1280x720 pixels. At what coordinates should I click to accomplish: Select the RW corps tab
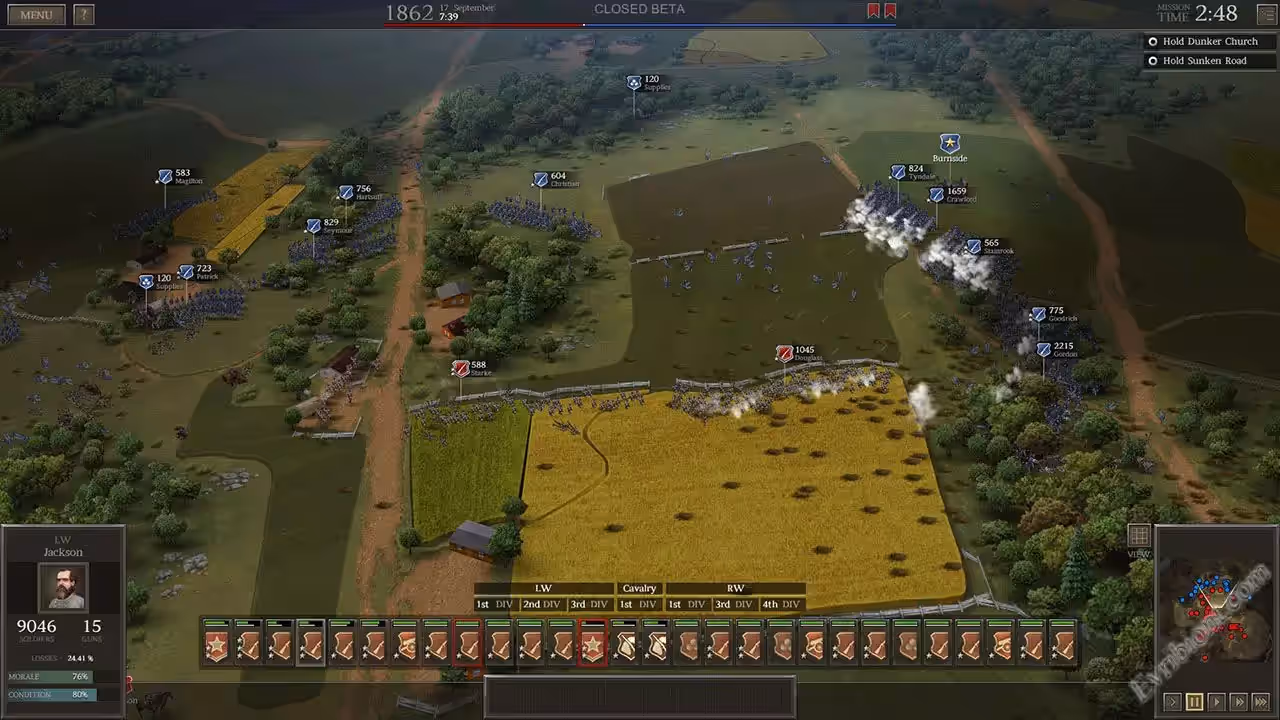click(735, 589)
